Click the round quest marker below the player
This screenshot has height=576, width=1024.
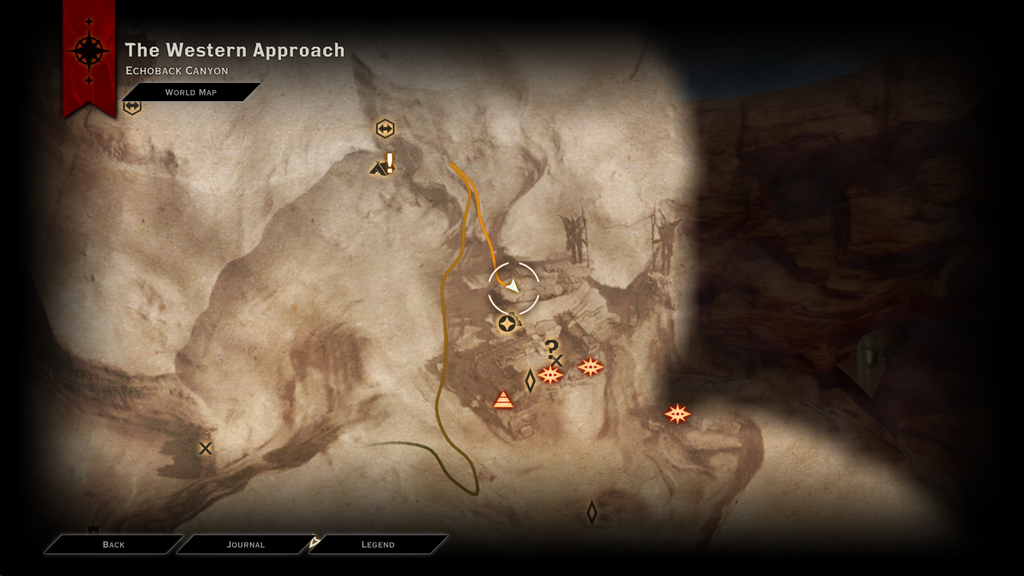(507, 323)
